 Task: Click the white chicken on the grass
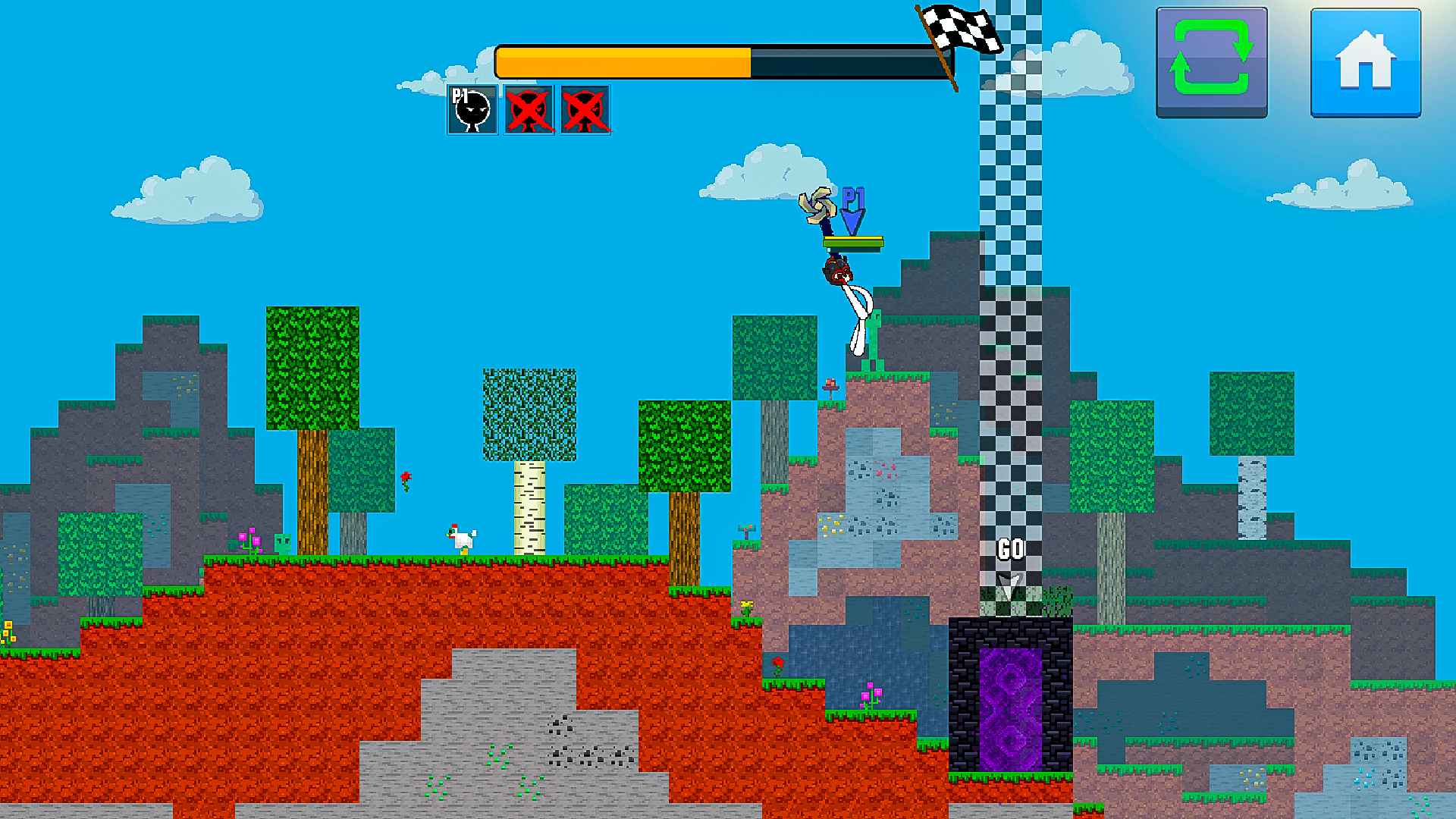(460, 540)
